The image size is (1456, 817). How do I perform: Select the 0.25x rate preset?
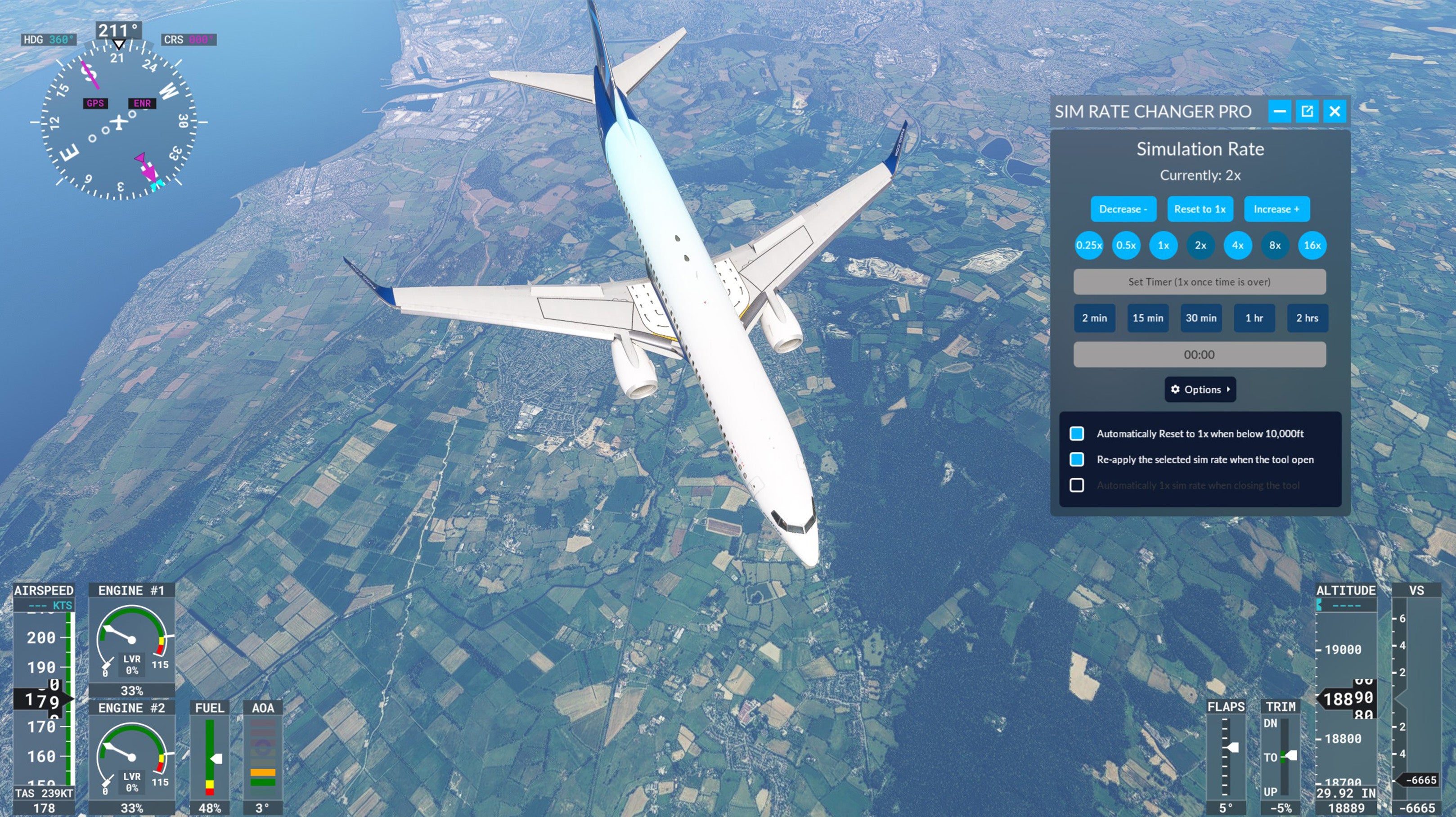tap(1088, 245)
